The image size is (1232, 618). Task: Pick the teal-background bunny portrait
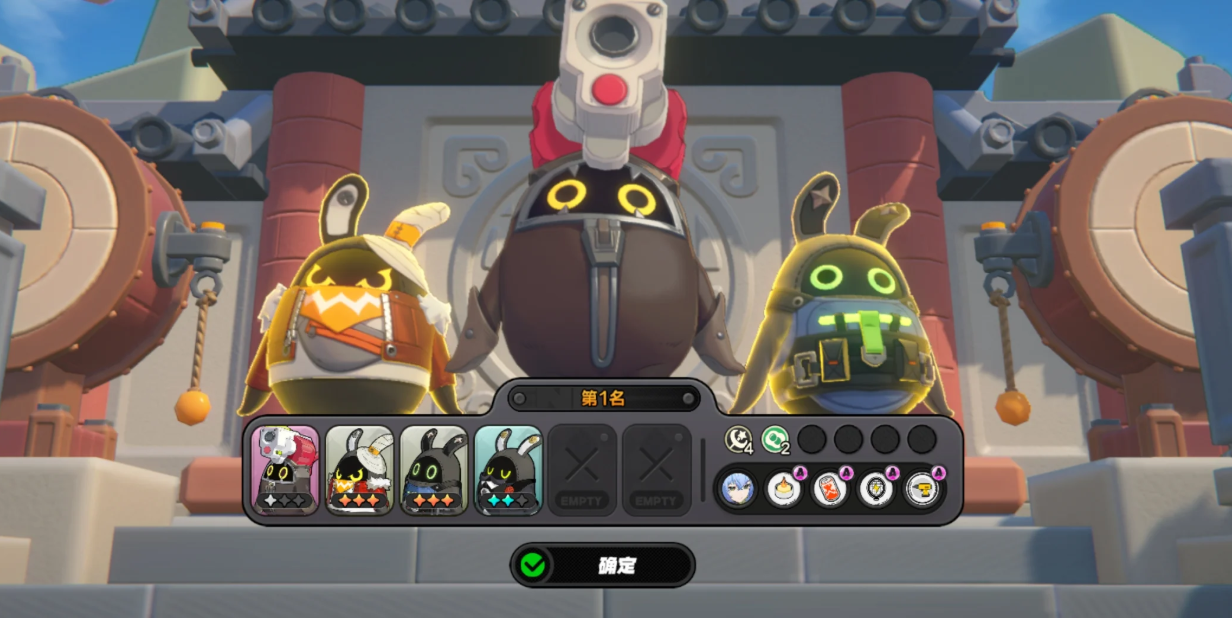pos(507,469)
